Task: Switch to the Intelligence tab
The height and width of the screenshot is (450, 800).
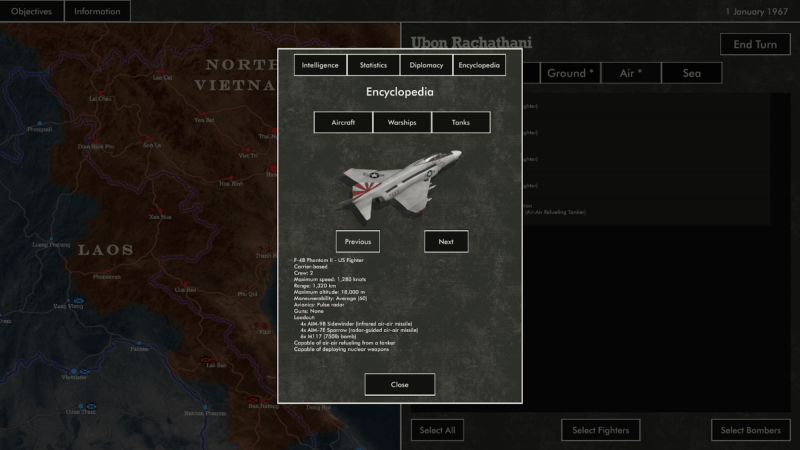Action: [x=320, y=65]
